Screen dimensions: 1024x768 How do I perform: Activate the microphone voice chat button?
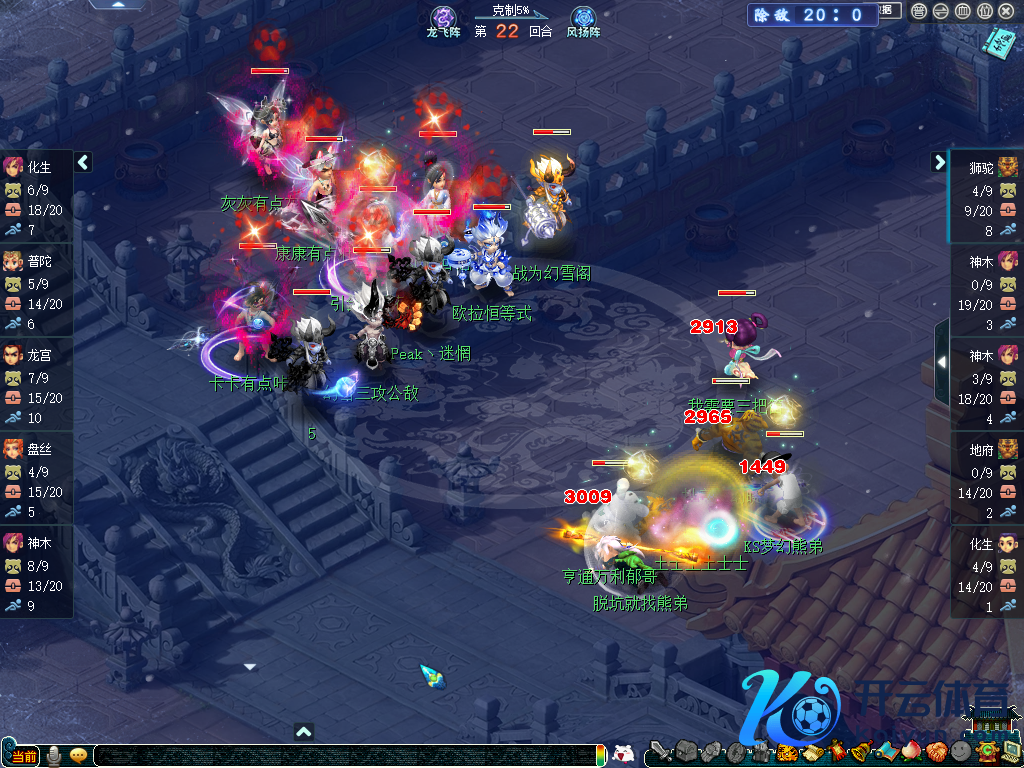[55, 756]
